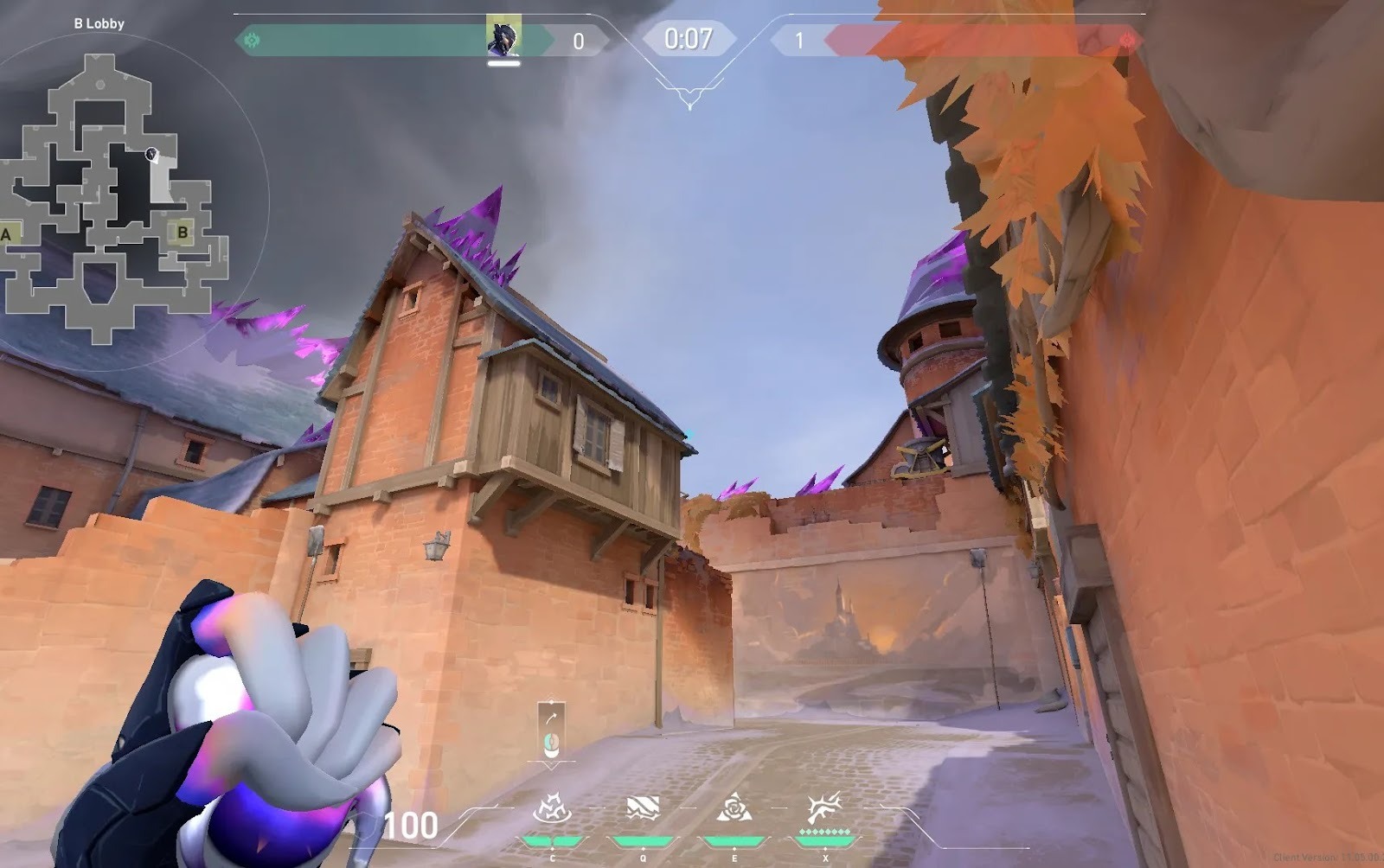Select the agent portrait in the top bar
The height and width of the screenshot is (868, 1384).
point(503,37)
